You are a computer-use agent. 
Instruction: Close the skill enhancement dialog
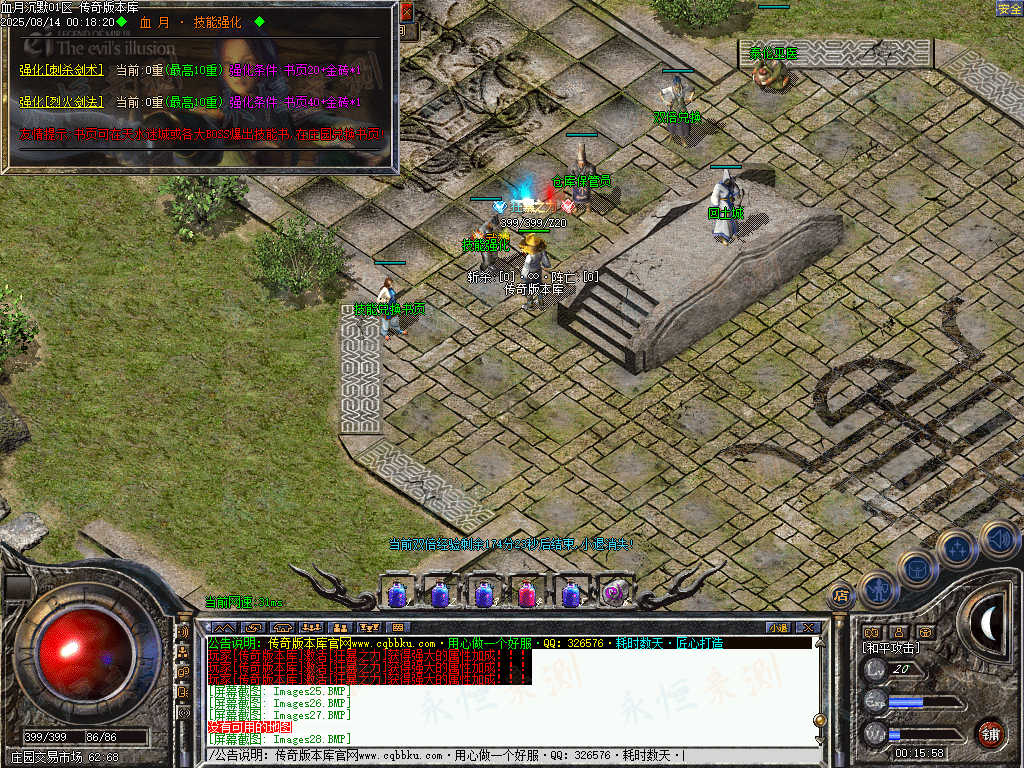pyautogui.click(x=406, y=13)
